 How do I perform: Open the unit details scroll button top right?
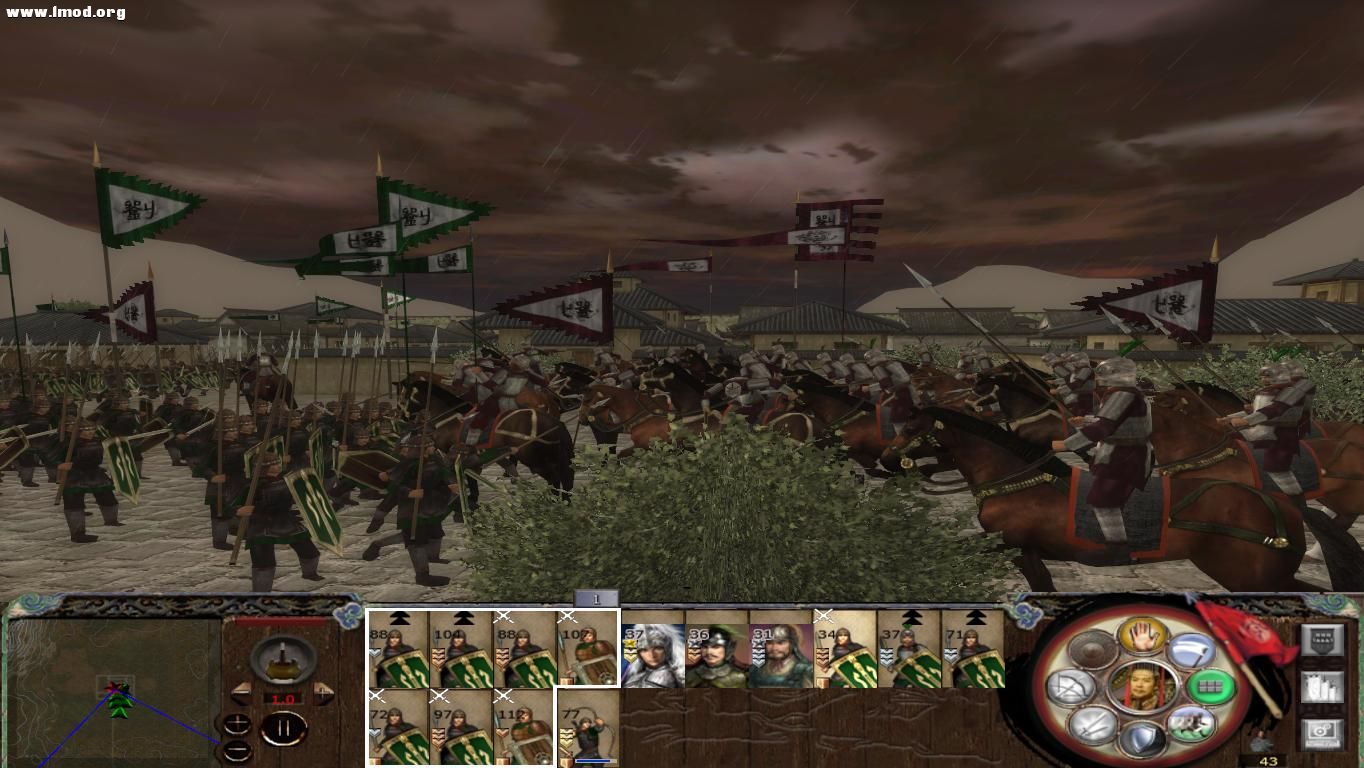pos(1322,638)
